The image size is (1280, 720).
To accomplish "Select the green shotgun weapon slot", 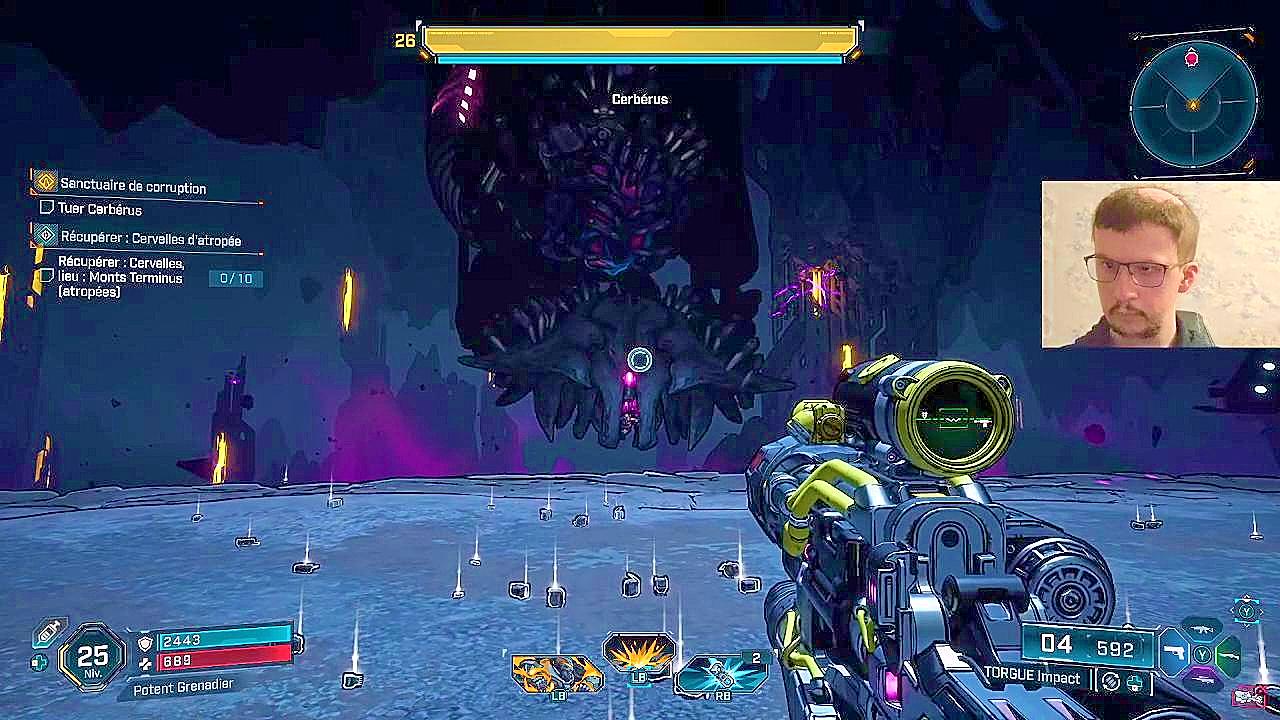I will [x=1229, y=656].
